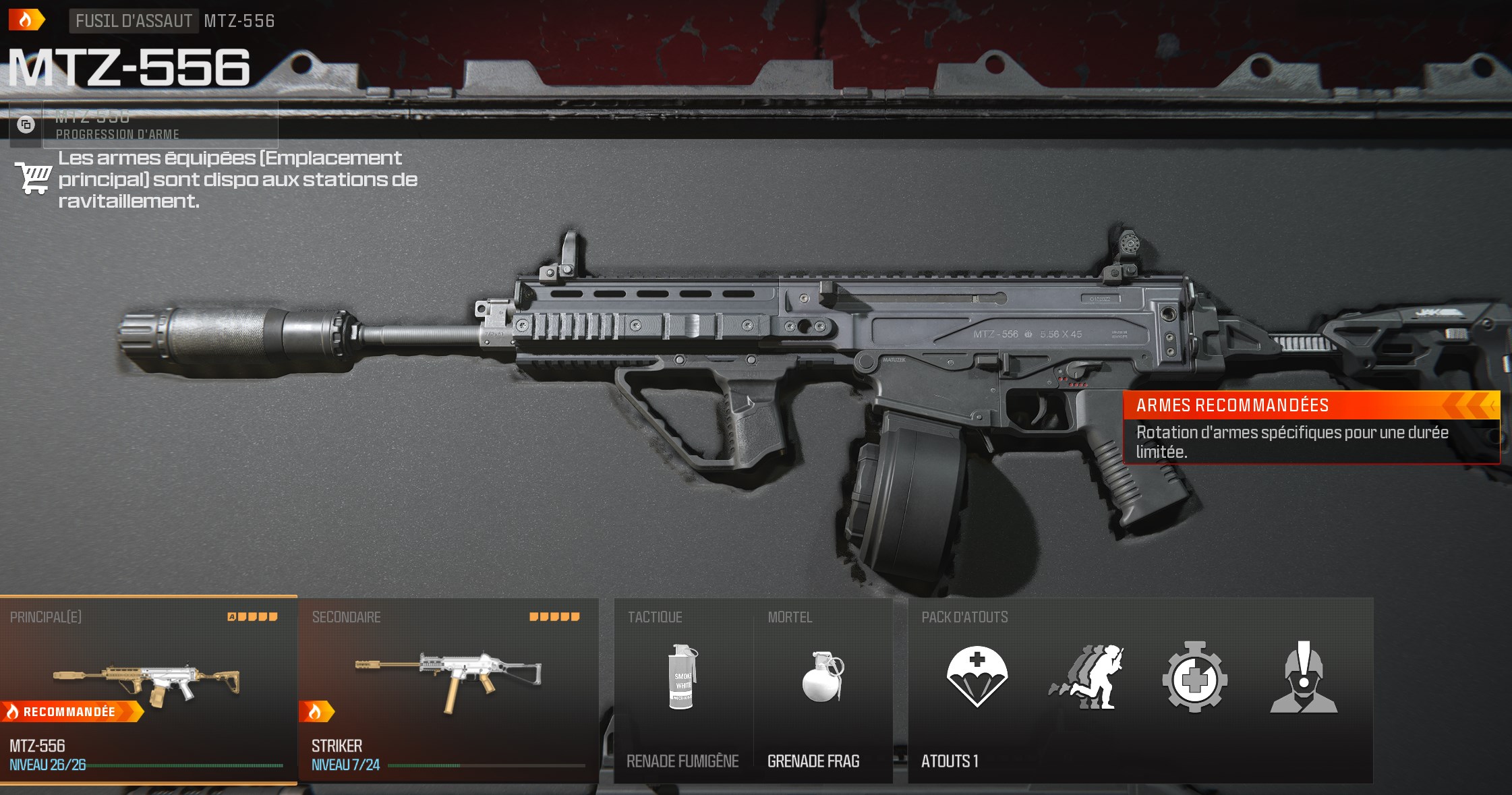Click the flame recommended icon at top
The image size is (1512, 795).
point(26,20)
